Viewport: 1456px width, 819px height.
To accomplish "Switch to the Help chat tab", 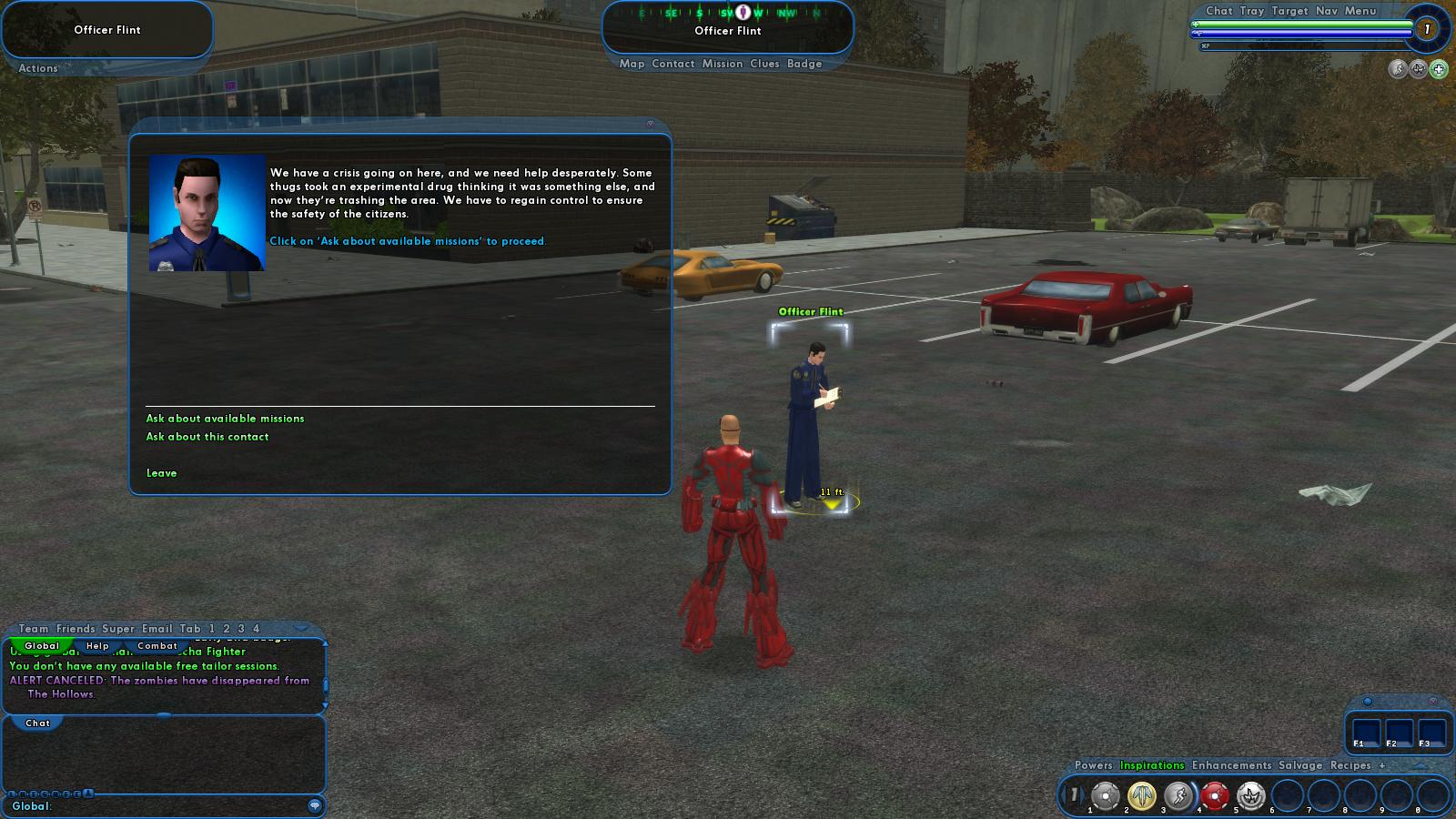I will point(97,646).
